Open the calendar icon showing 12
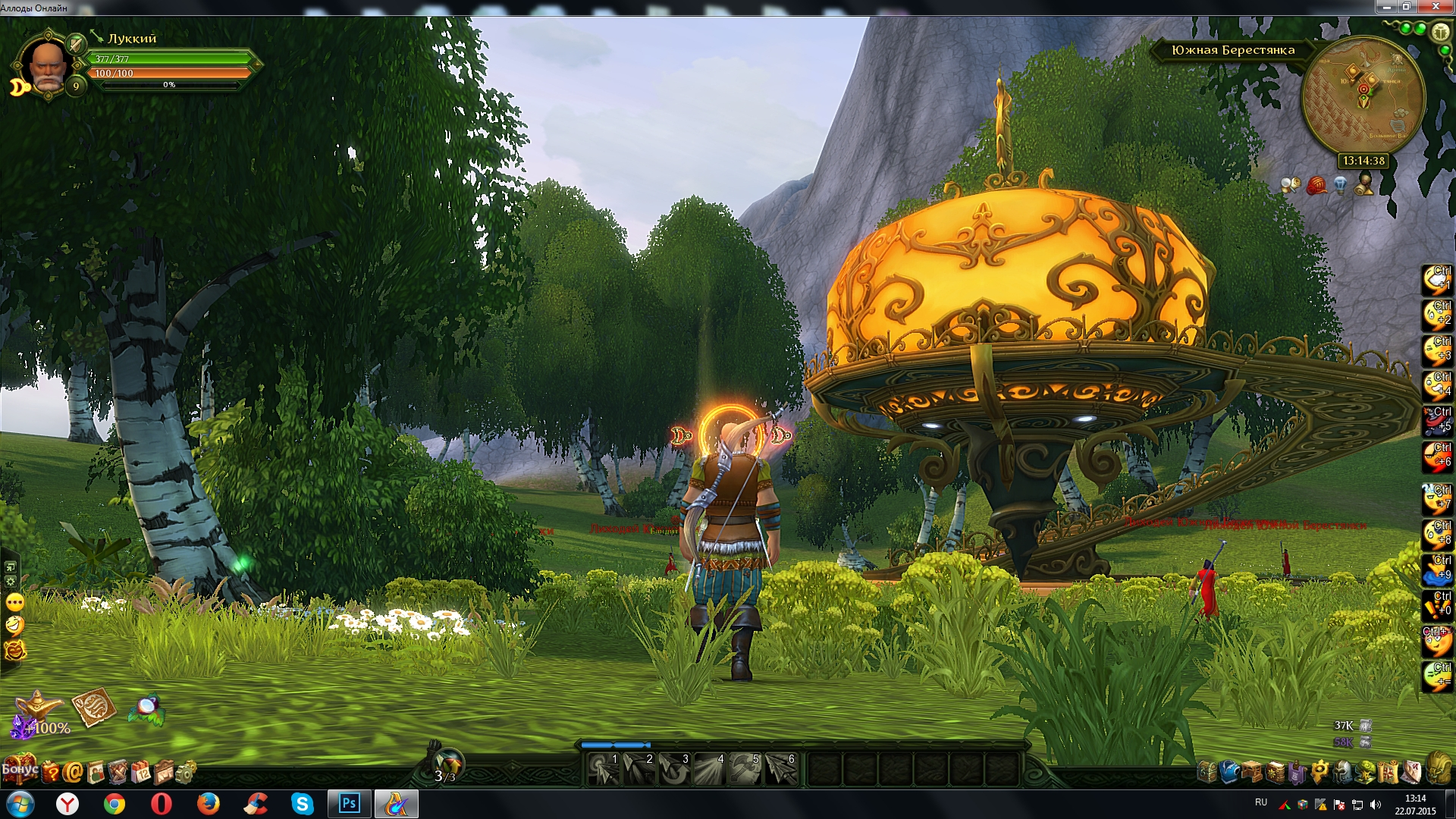1456x819 pixels. click(141, 772)
